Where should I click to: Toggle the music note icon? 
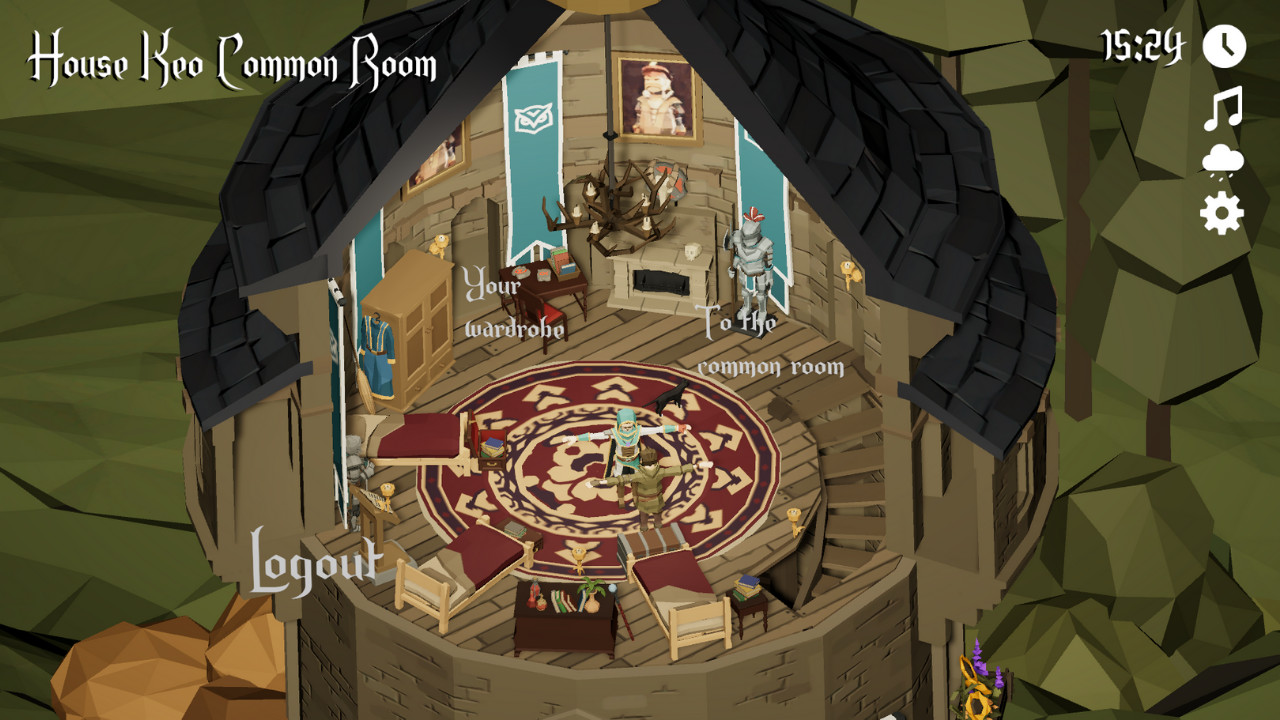point(1222,108)
